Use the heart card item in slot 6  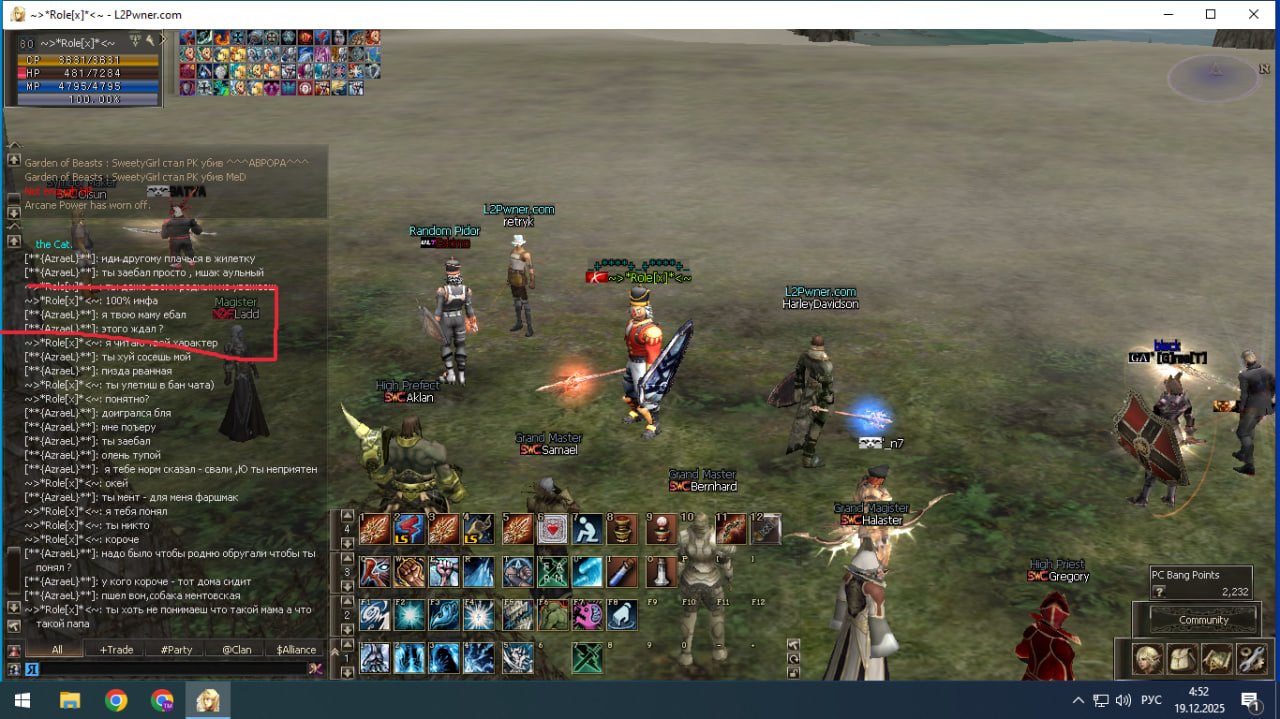552,529
